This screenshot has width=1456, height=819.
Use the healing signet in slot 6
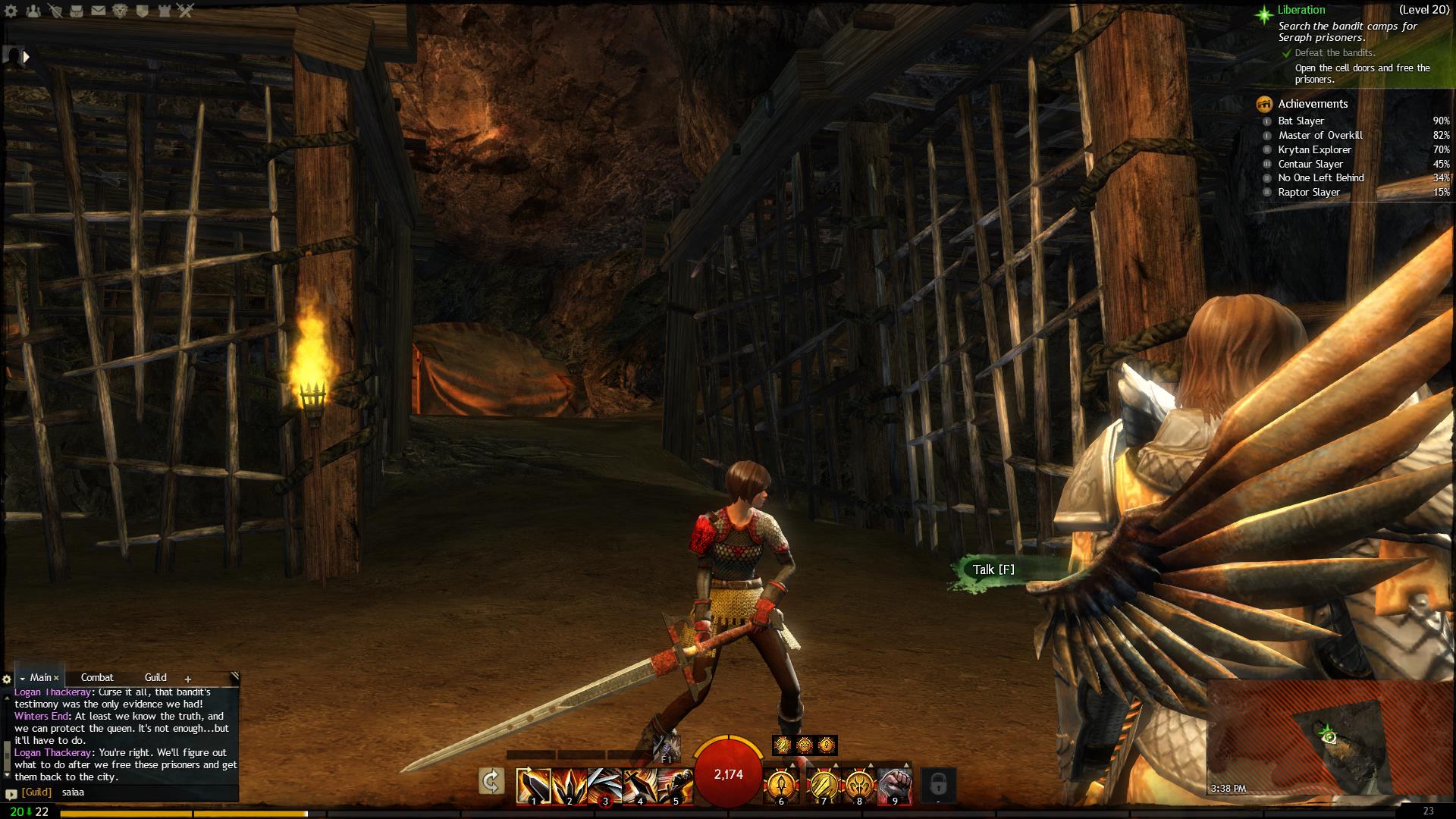tap(781, 786)
